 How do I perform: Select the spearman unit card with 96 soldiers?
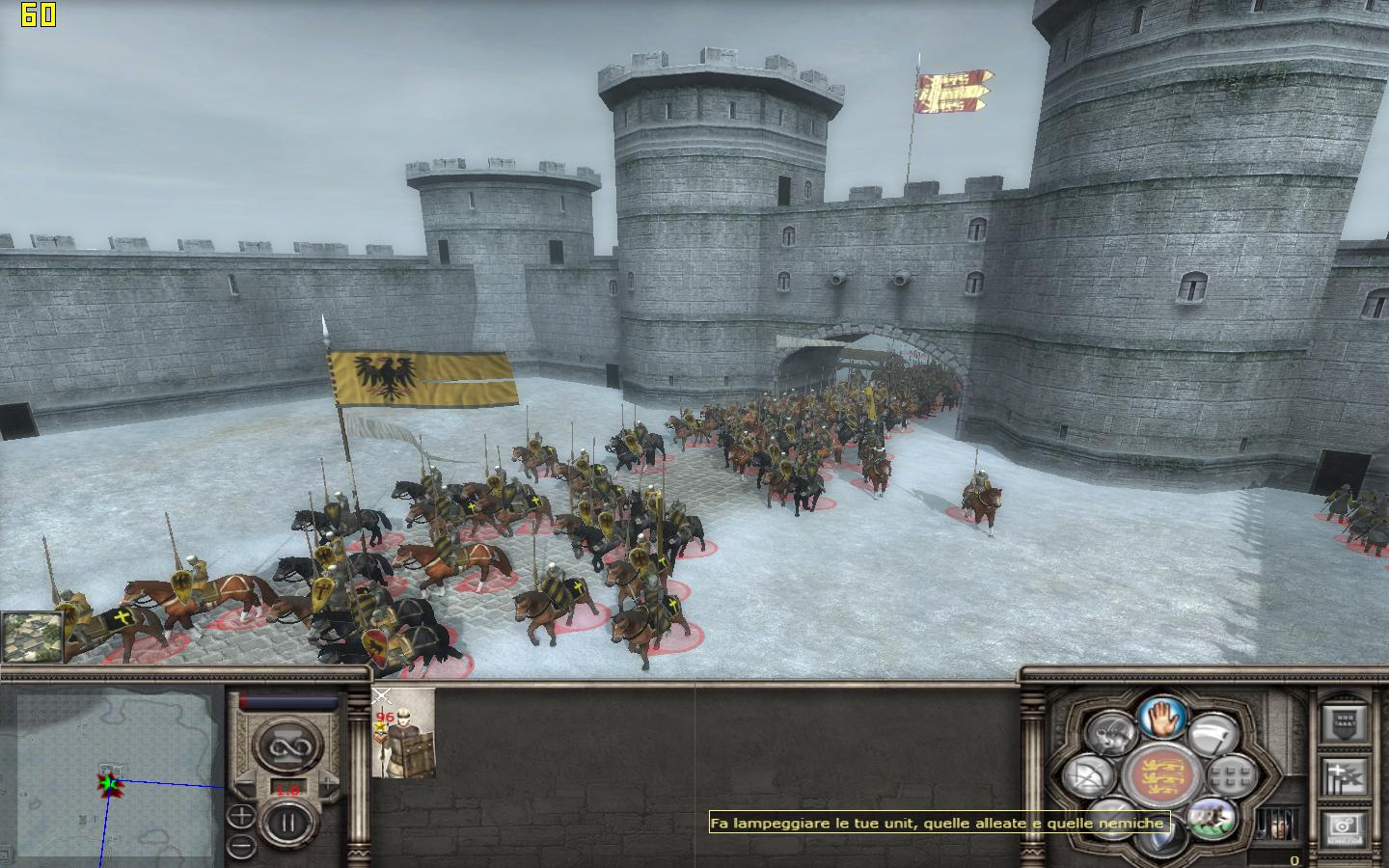(403, 733)
